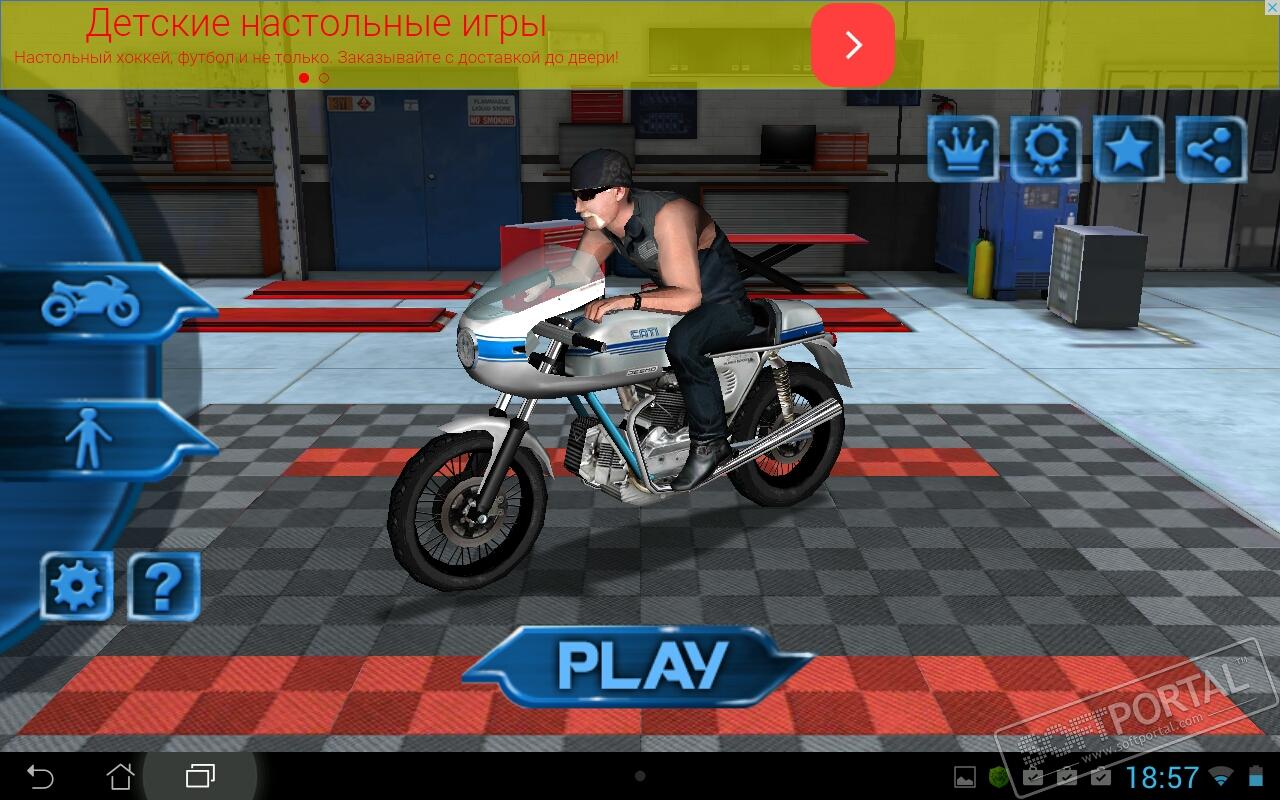The height and width of the screenshot is (800, 1280).
Task: Tap the share icon
Action: click(x=1211, y=150)
